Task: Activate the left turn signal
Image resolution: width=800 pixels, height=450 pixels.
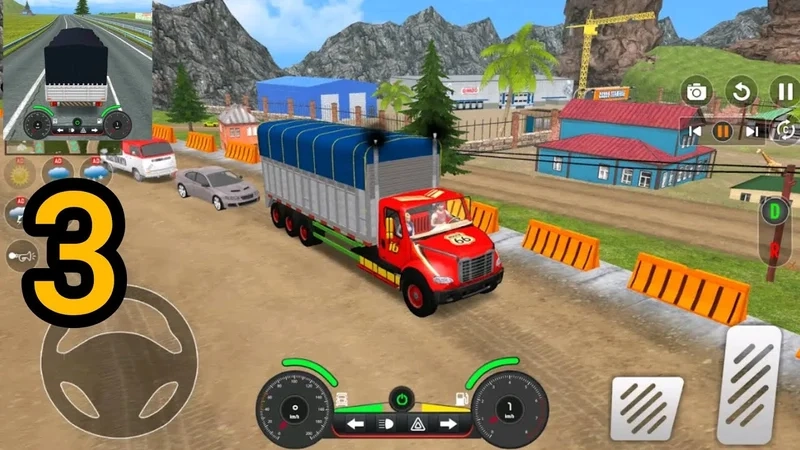Action: pyautogui.click(x=355, y=423)
